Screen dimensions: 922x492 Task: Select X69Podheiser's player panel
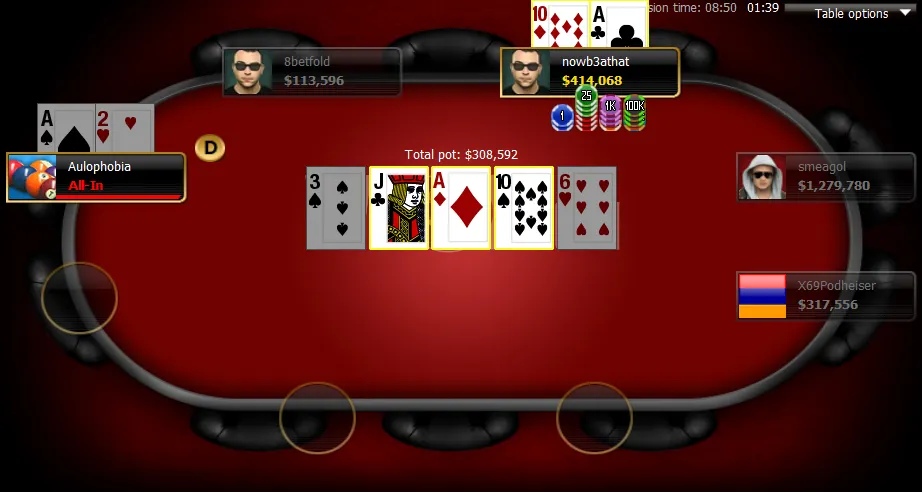click(x=826, y=296)
